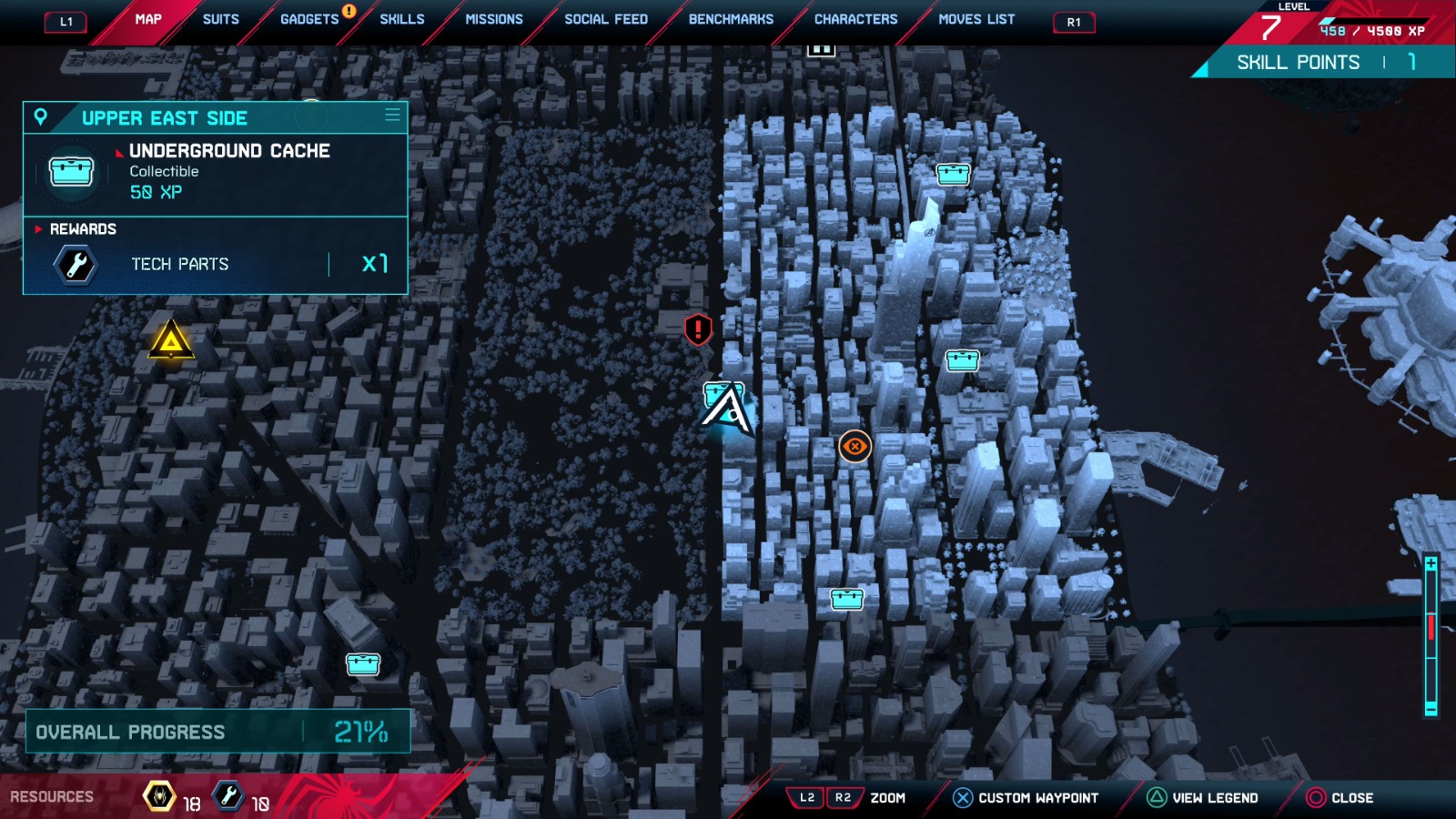Close the map screen
The width and height of the screenshot is (1456, 819).
[1340, 798]
